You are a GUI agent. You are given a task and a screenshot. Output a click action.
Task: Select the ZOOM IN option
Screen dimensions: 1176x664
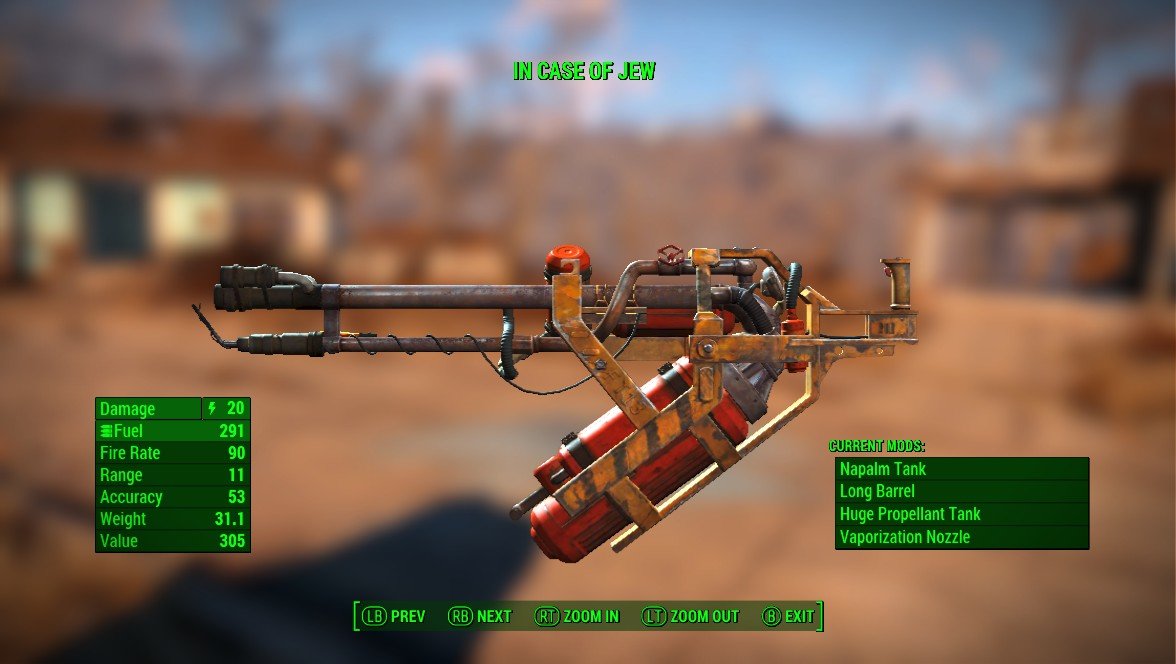(x=577, y=616)
